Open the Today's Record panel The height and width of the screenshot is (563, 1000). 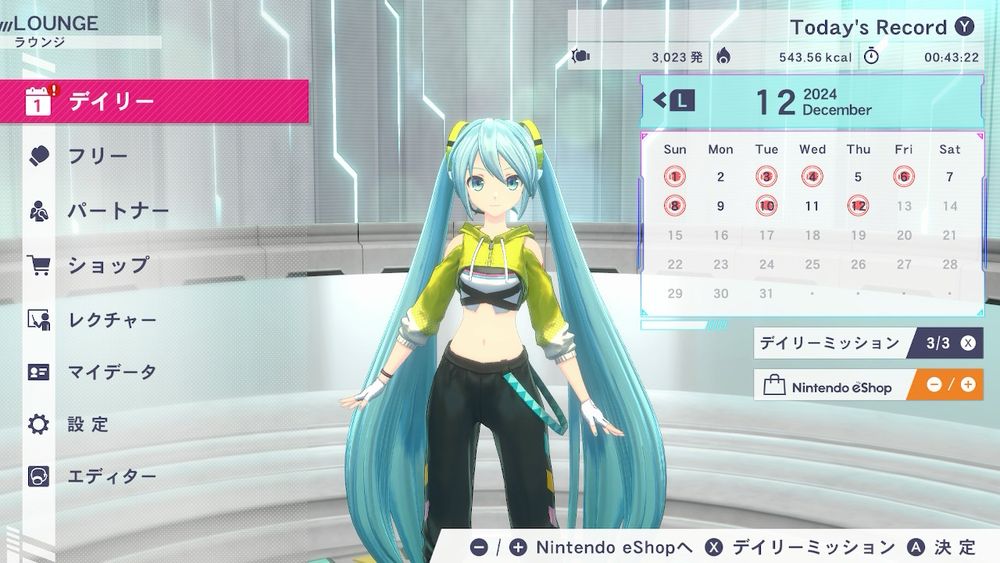pos(880,27)
